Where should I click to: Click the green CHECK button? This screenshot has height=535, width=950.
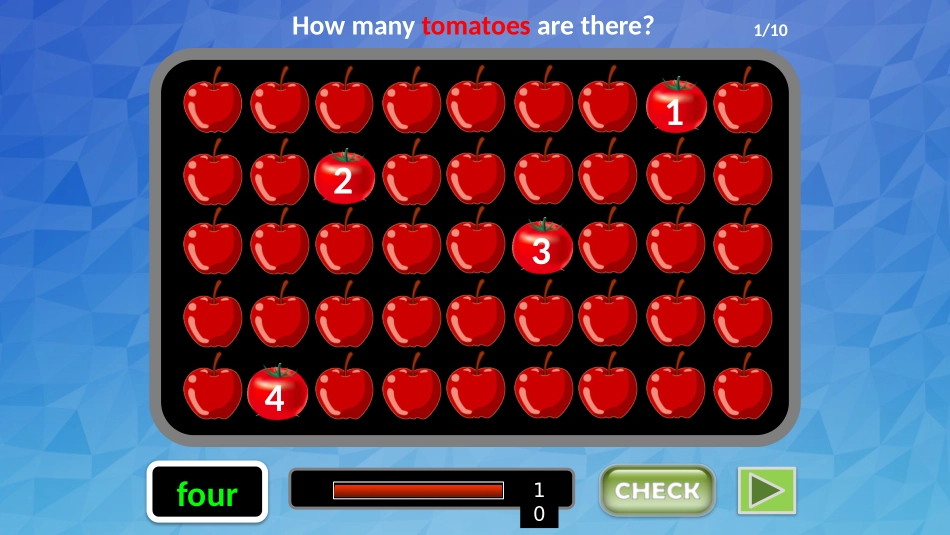point(657,491)
